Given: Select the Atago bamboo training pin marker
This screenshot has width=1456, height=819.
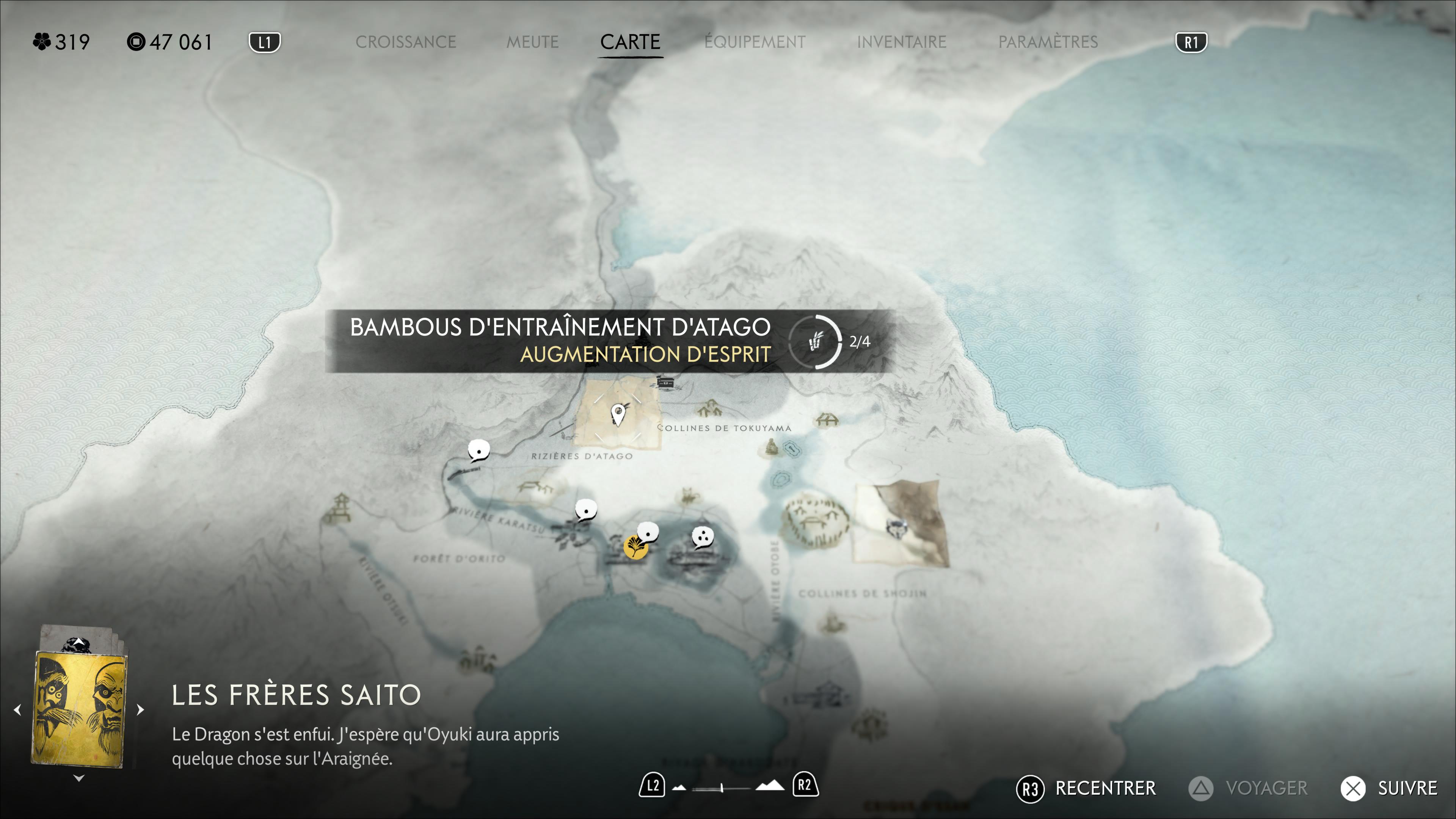Looking at the screenshot, I should [x=618, y=415].
